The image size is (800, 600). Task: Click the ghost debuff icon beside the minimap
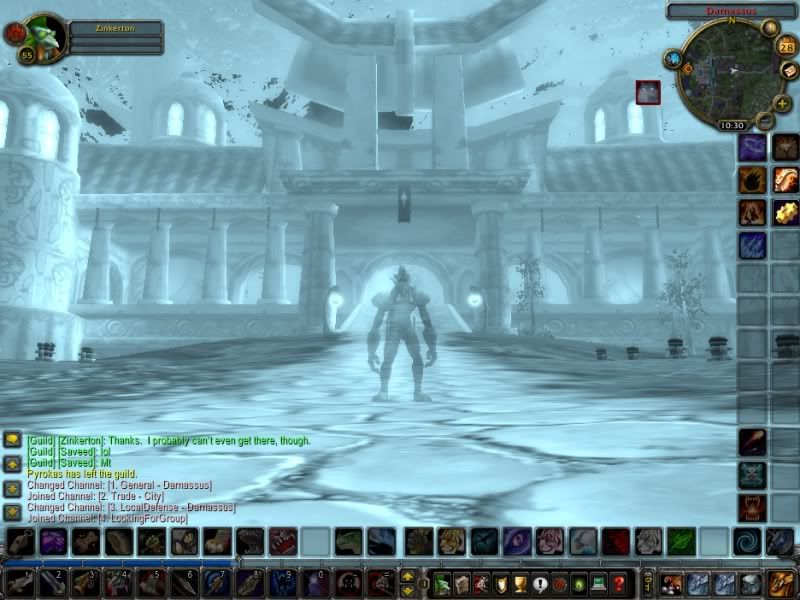tap(648, 92)
